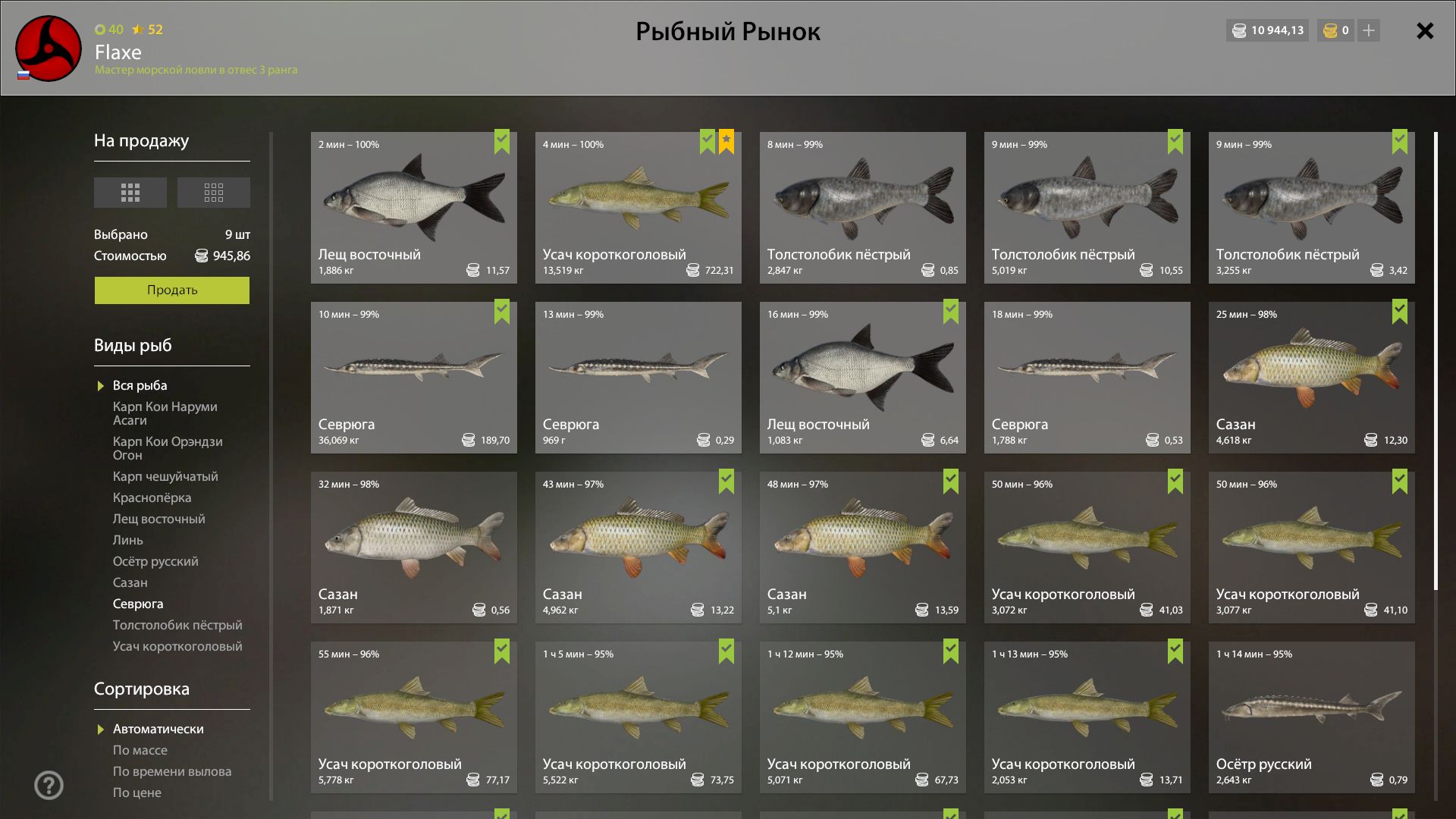
Task: Add gold coins with the plus button
Action: (x=1369, y=30)
